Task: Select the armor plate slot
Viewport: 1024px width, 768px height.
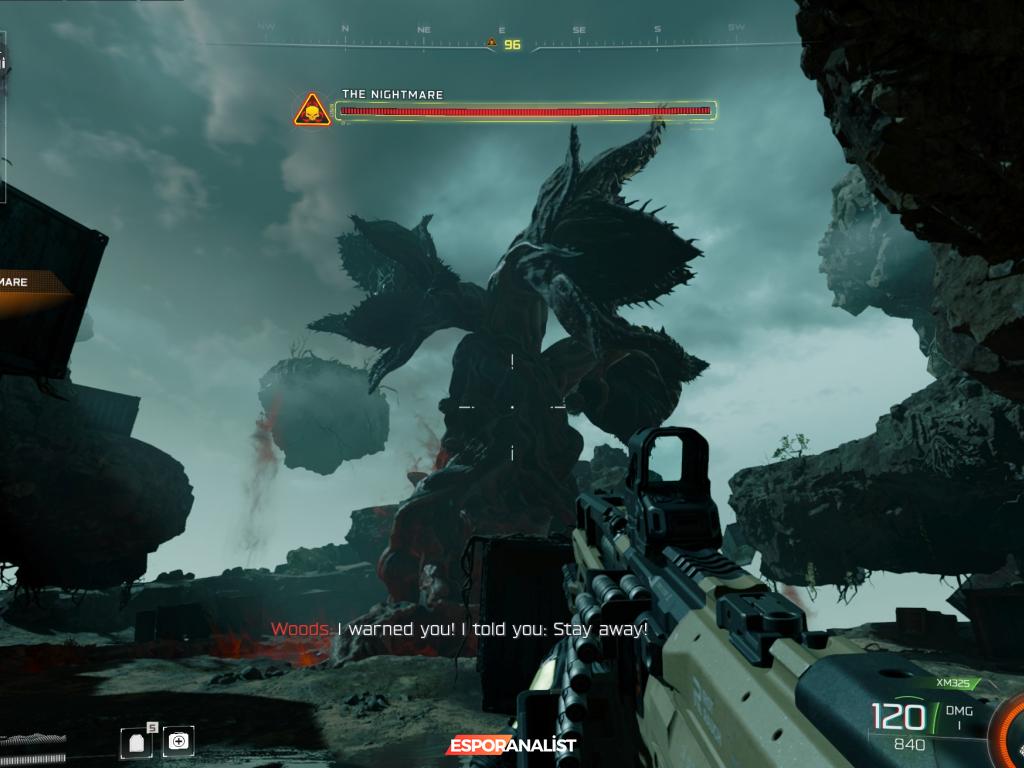Action: click(135, 742)
